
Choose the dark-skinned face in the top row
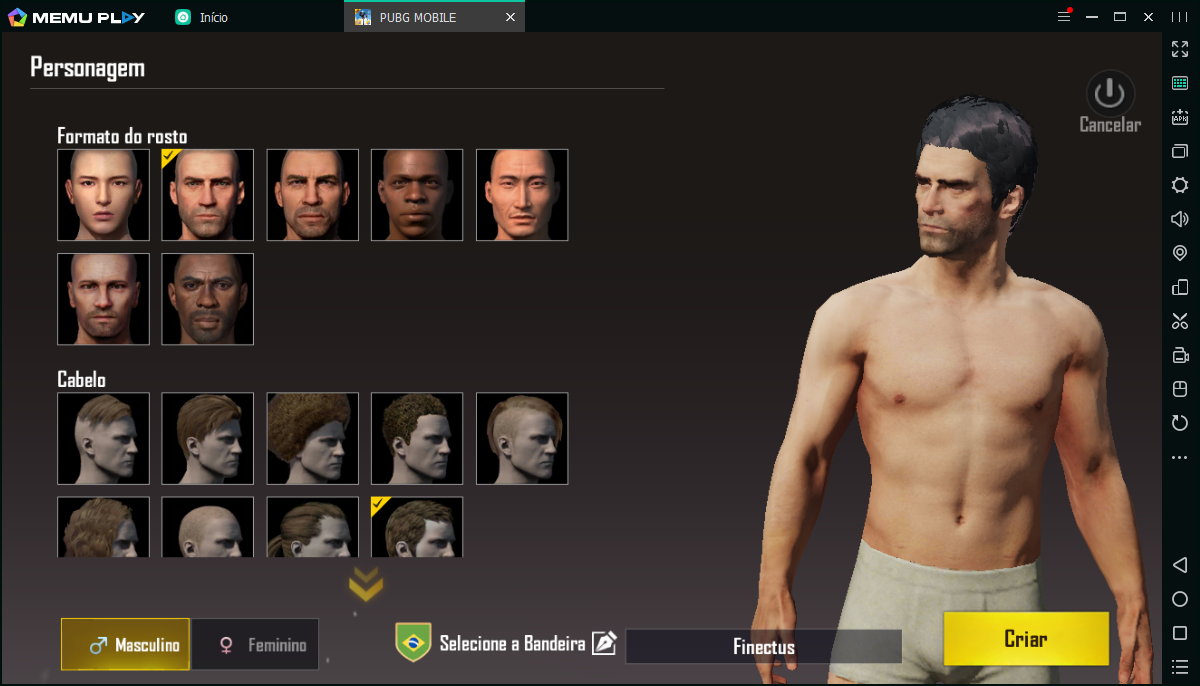tap(417, 195)
